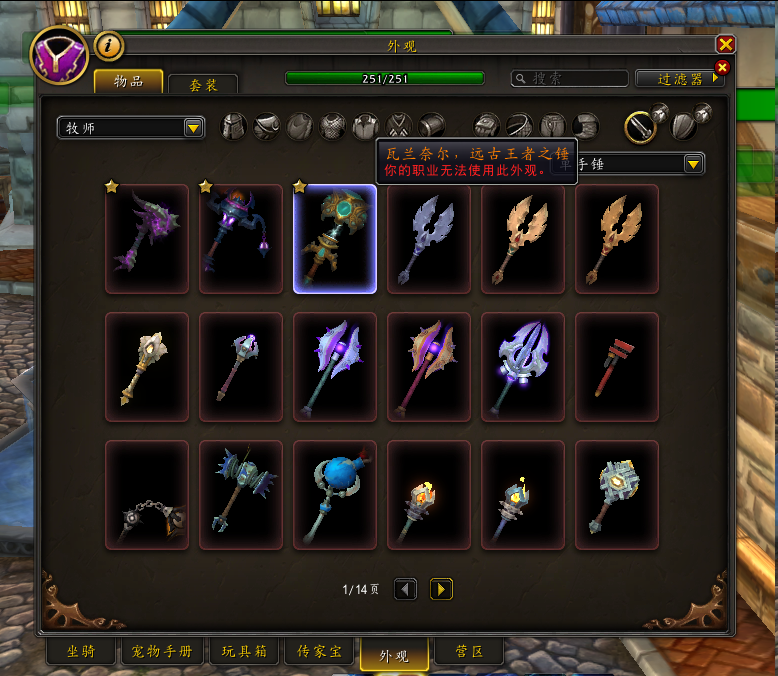Open the 坐骑 mounts tab
This screenshot has height=676, width=778.
pyautogui.click(x=81, y=652)
